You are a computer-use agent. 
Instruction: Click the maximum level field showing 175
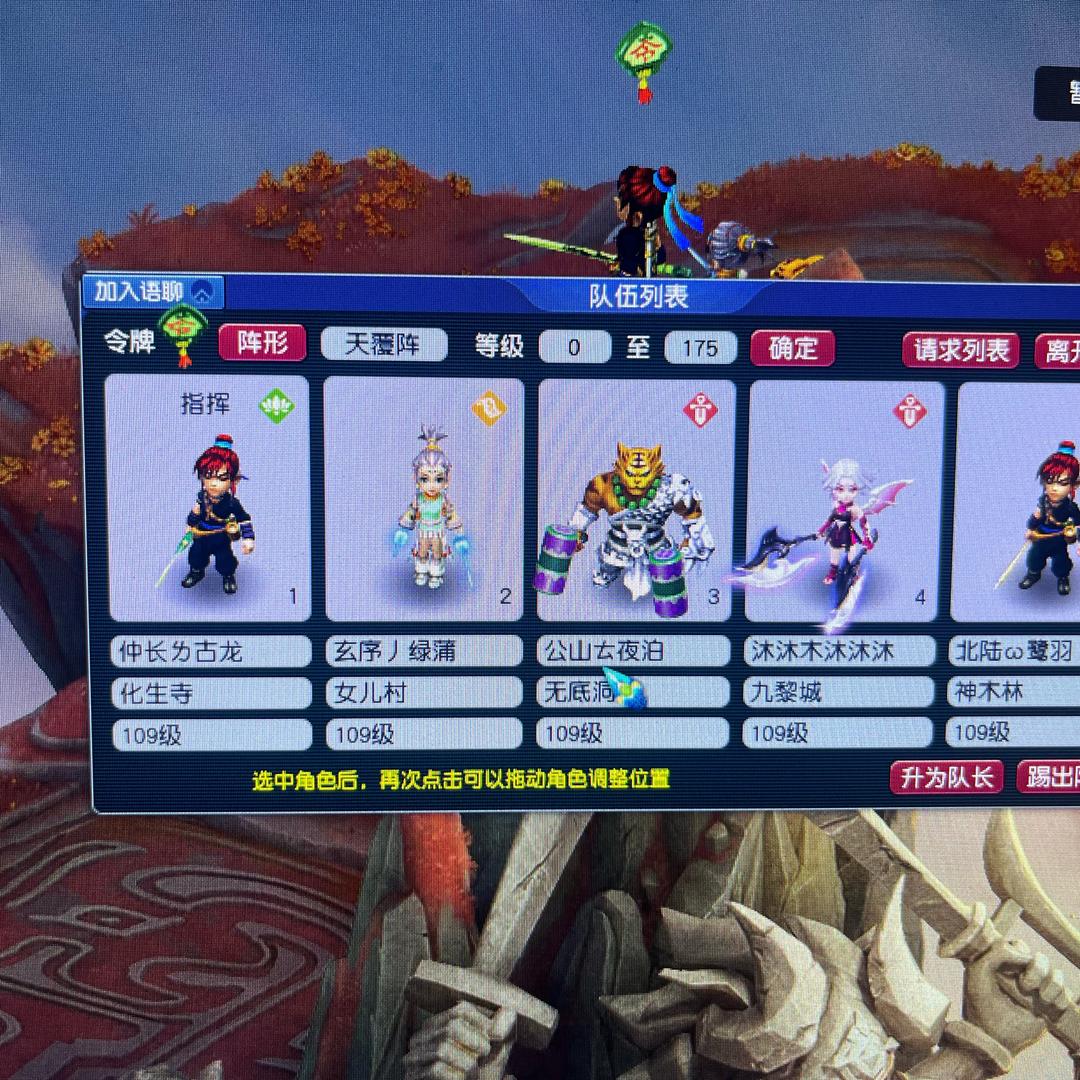[700, 348]
